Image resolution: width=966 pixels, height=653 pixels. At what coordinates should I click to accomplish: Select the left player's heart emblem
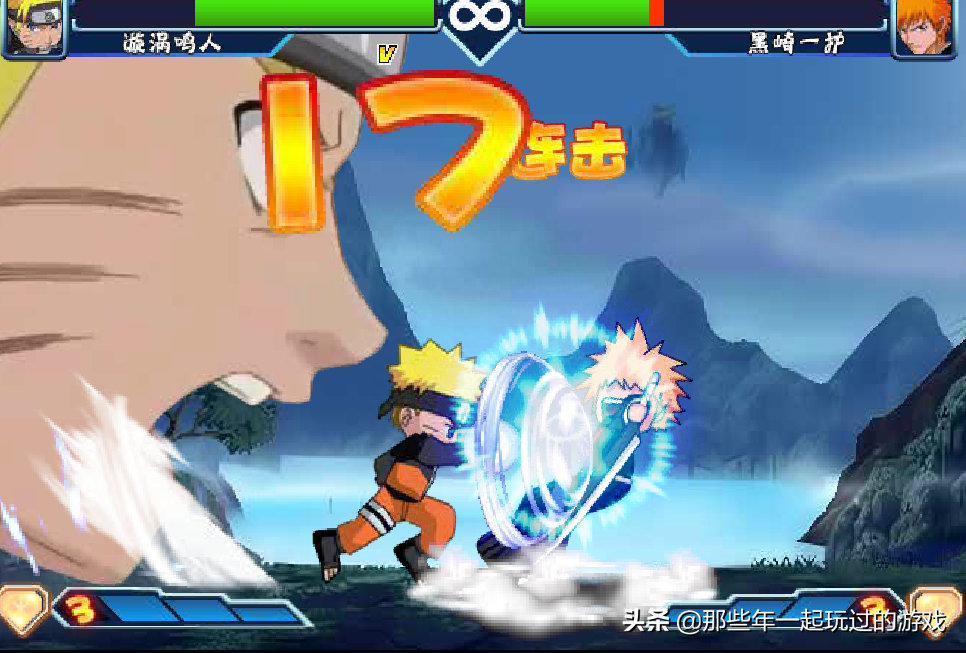(x=20, y=609)
